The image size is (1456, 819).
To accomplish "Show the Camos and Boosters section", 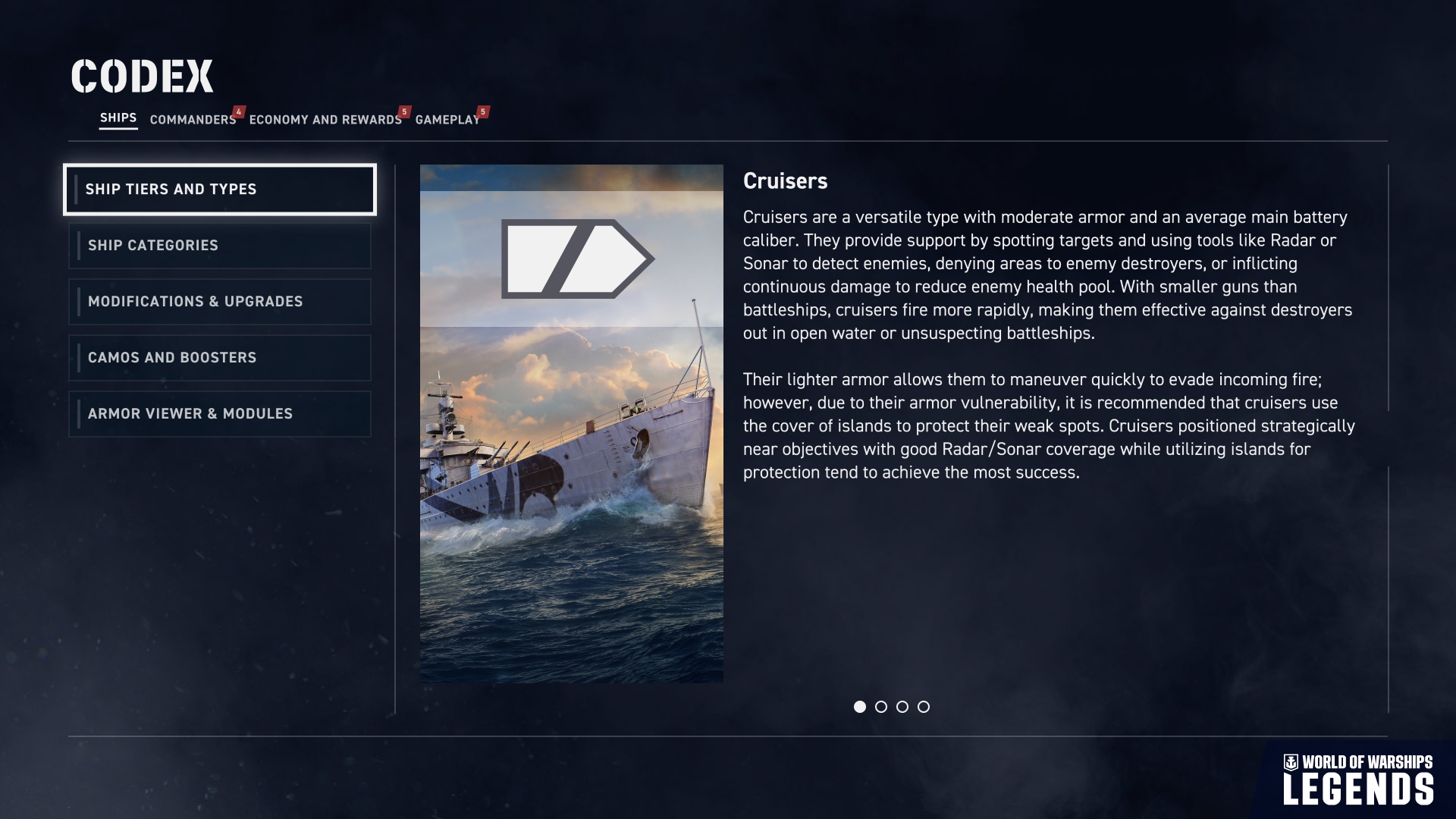I will coord(220,358).
